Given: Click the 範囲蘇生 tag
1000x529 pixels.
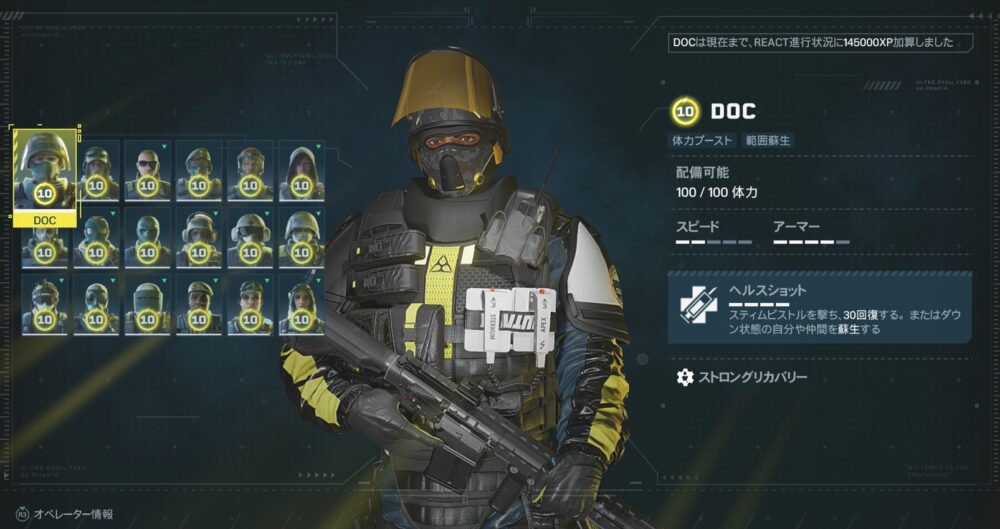Looking at the screenshot, I should 768,141.
